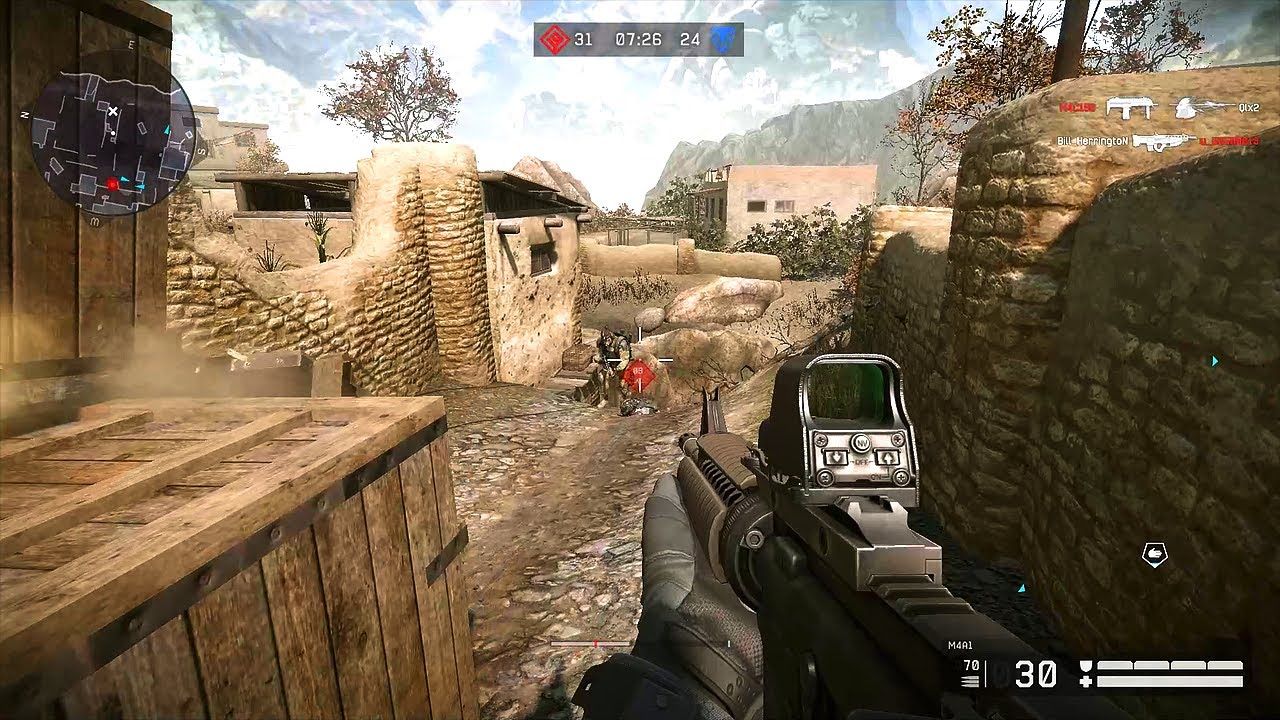Select the red team diamond icon
This screenshot has width=1280, height=720.
pos(554,40)
